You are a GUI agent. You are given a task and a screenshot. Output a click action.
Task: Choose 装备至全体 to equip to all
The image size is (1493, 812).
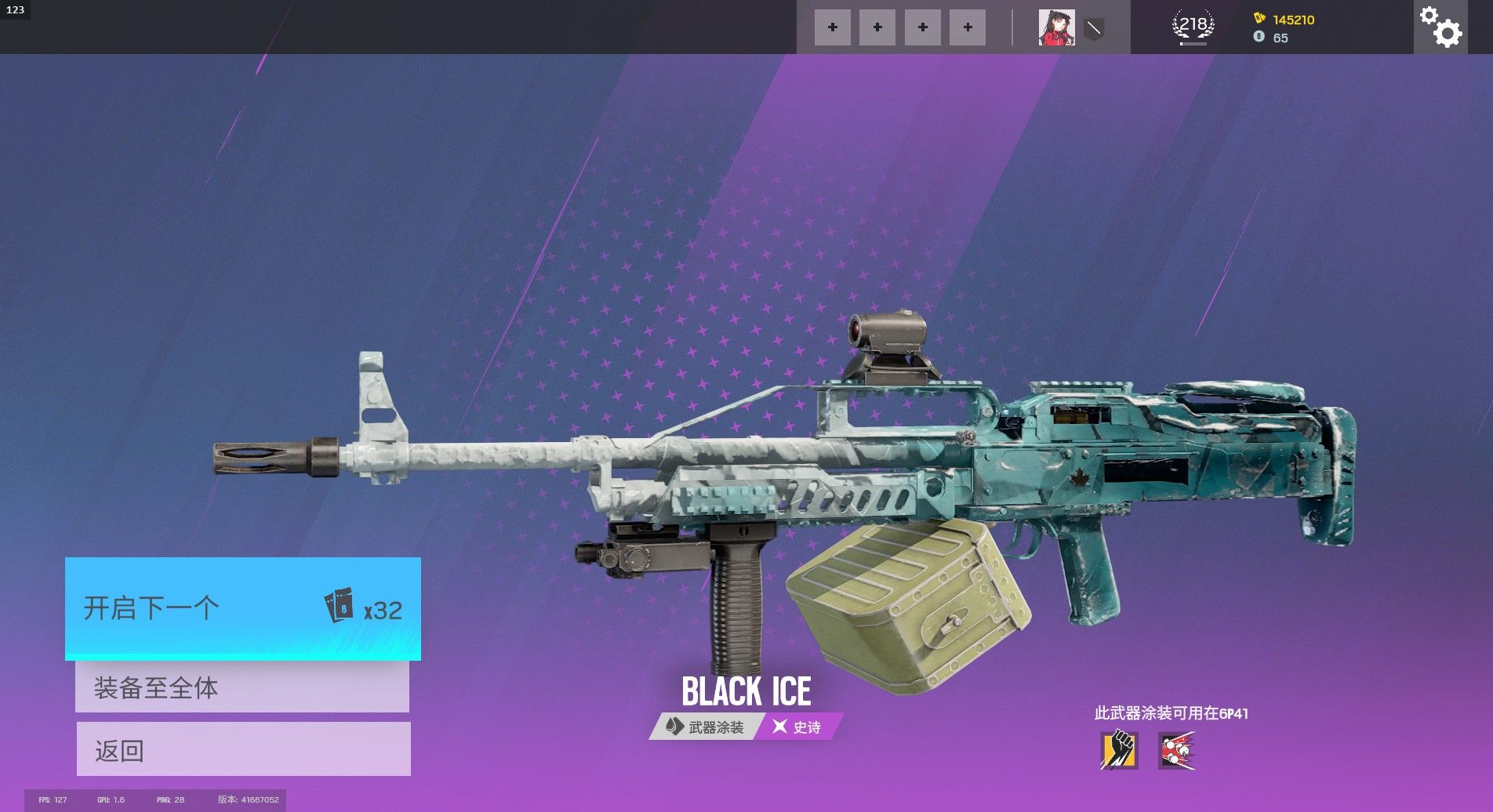point(242,687)
